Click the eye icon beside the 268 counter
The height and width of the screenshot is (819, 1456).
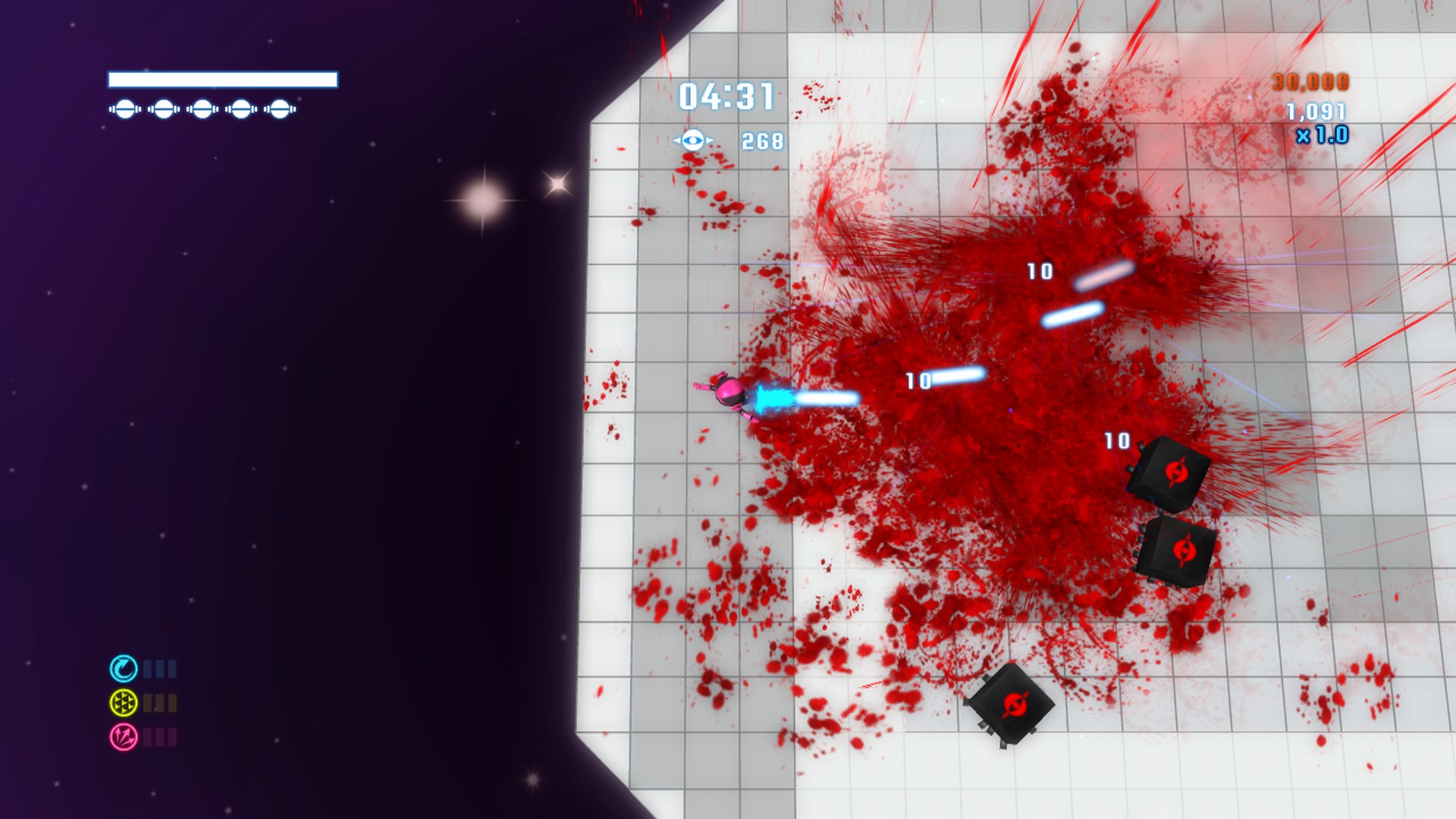[x=694, y=140]
